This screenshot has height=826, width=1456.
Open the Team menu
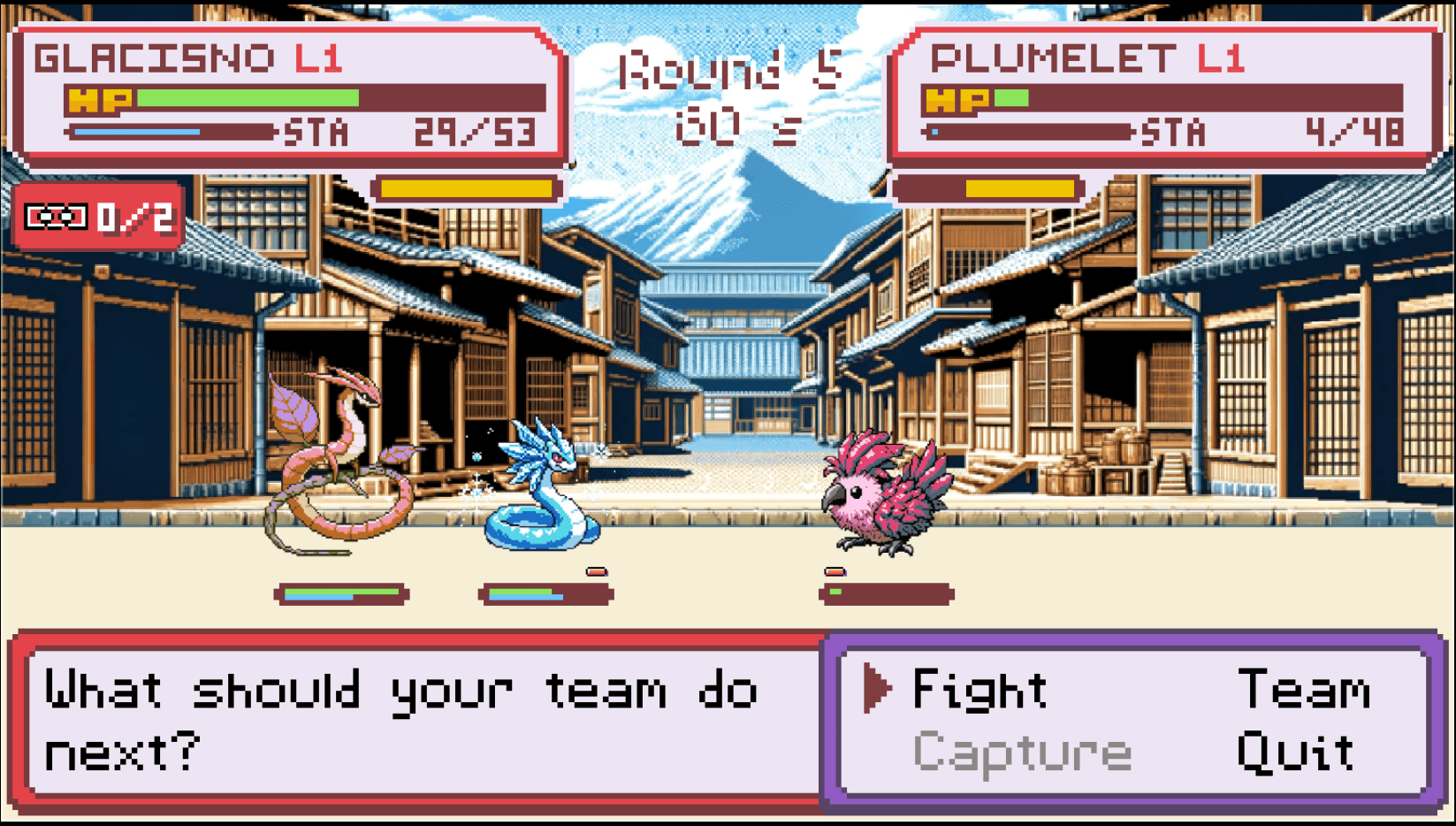pos(1307,690)
